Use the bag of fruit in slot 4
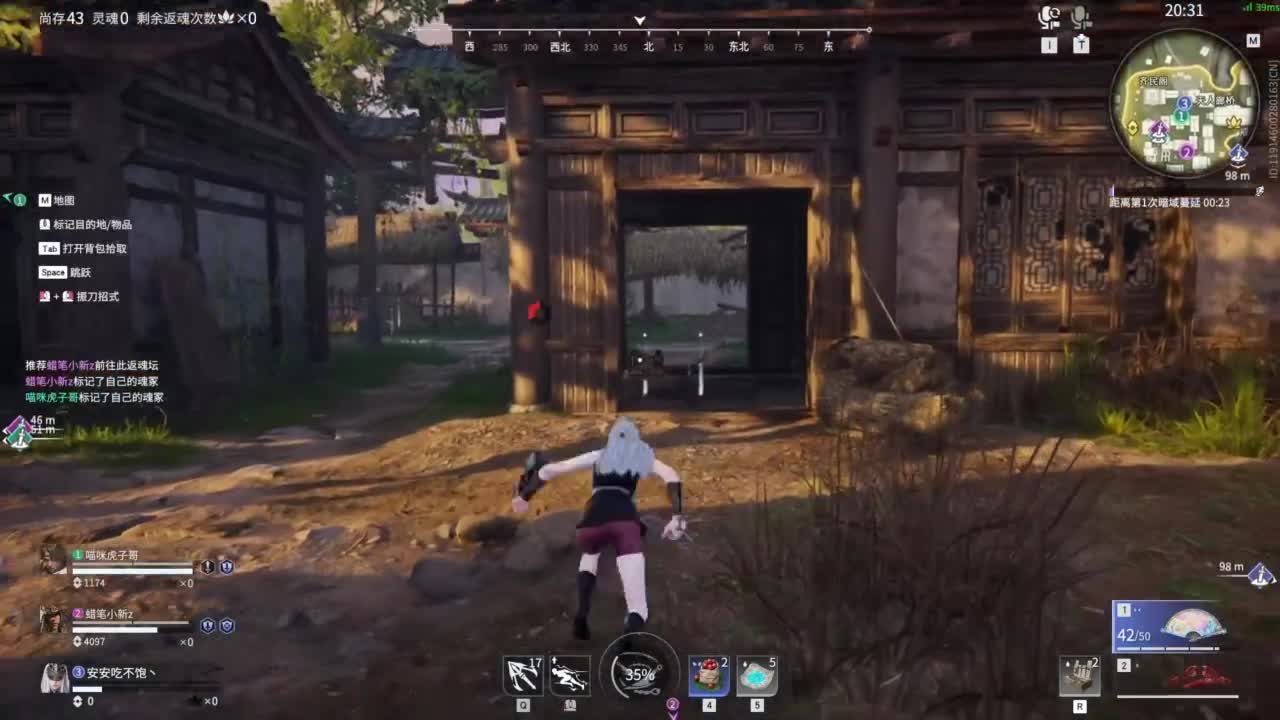 [710, 676]
